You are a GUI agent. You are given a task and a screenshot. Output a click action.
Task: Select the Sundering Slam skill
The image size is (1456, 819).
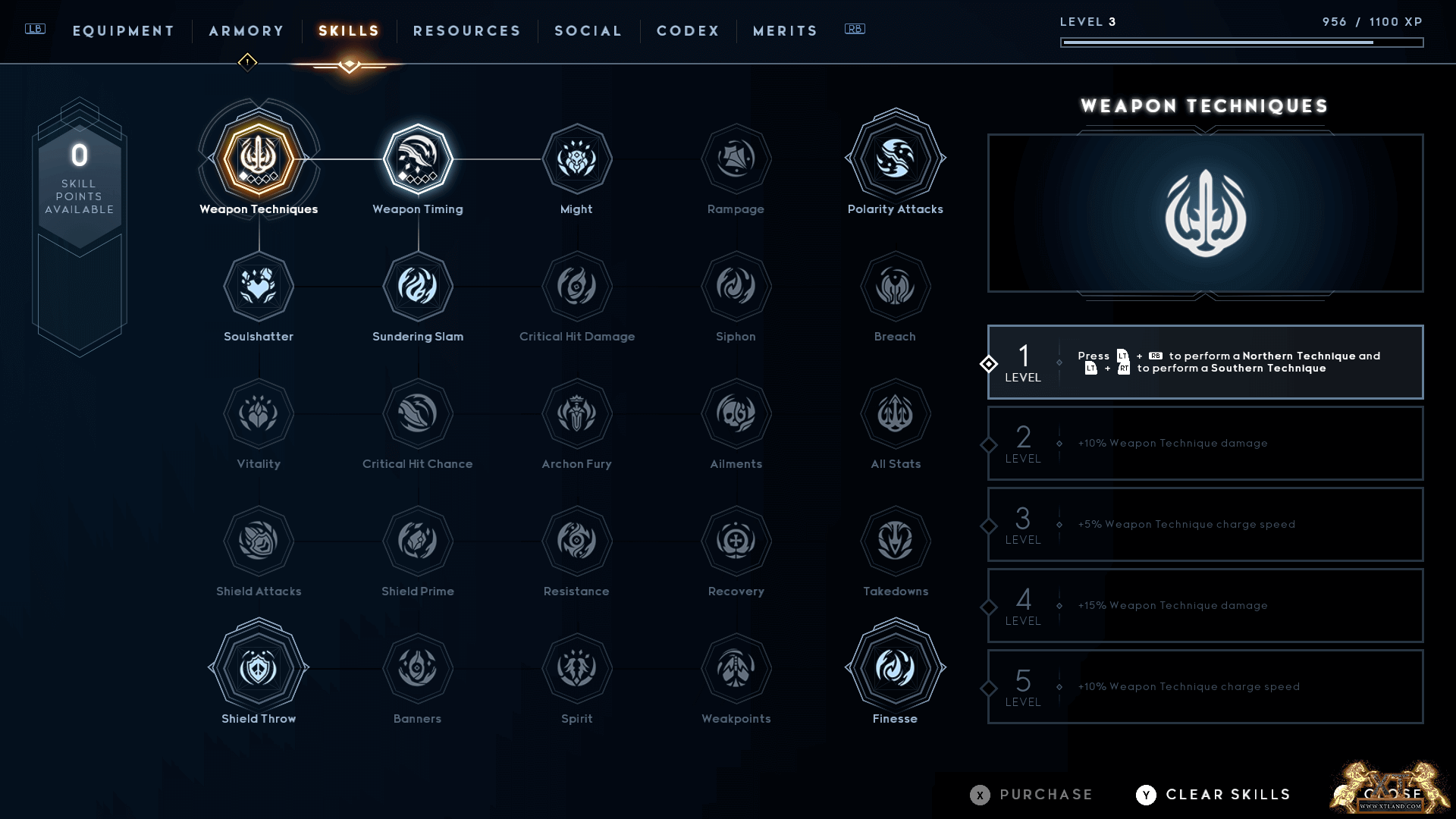pyautogui.click(x=418, y=287)
